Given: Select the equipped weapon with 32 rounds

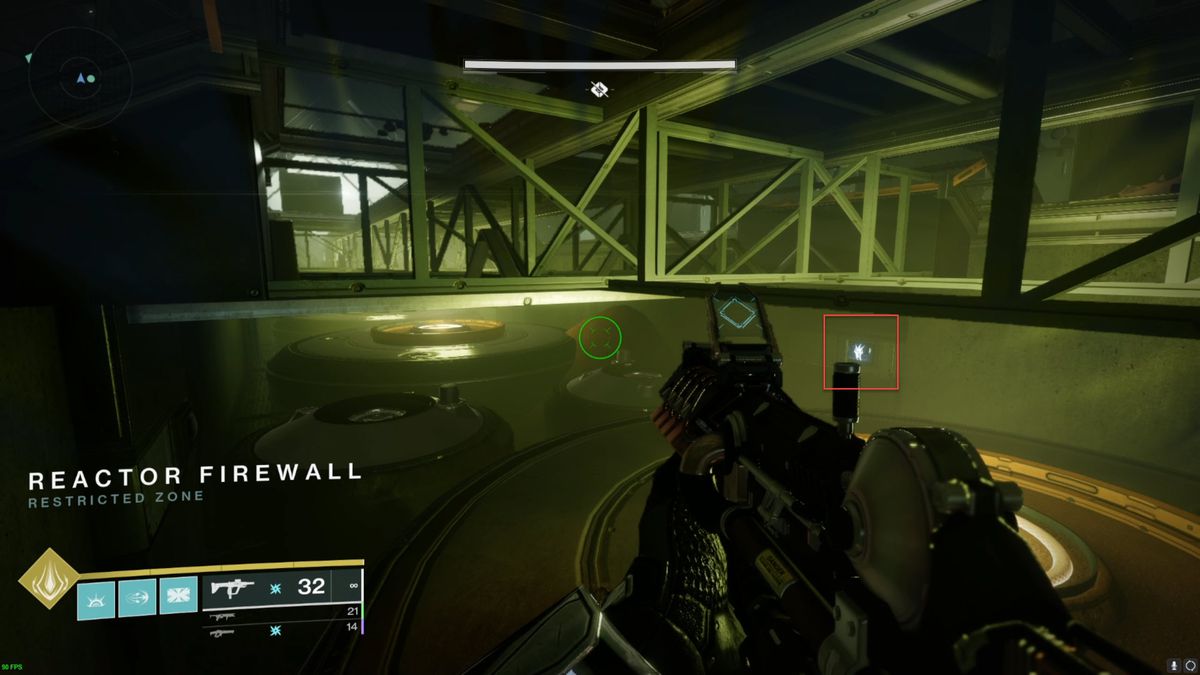Looking at the screenshot, I should click(x=282, y=588).
